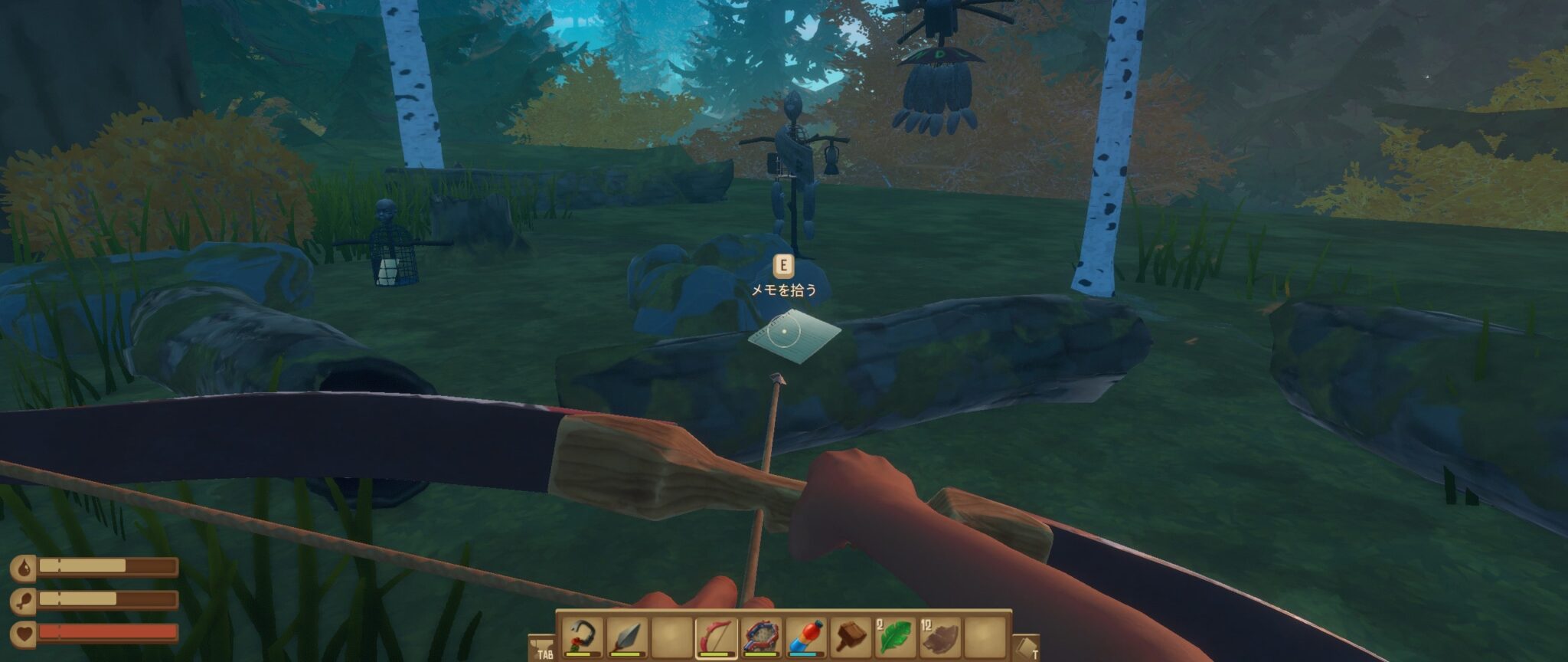The width and height of the screenshot is (1568, 662).
Task: Equip the spear from the hotbar
Action: [x=626, y=637]
